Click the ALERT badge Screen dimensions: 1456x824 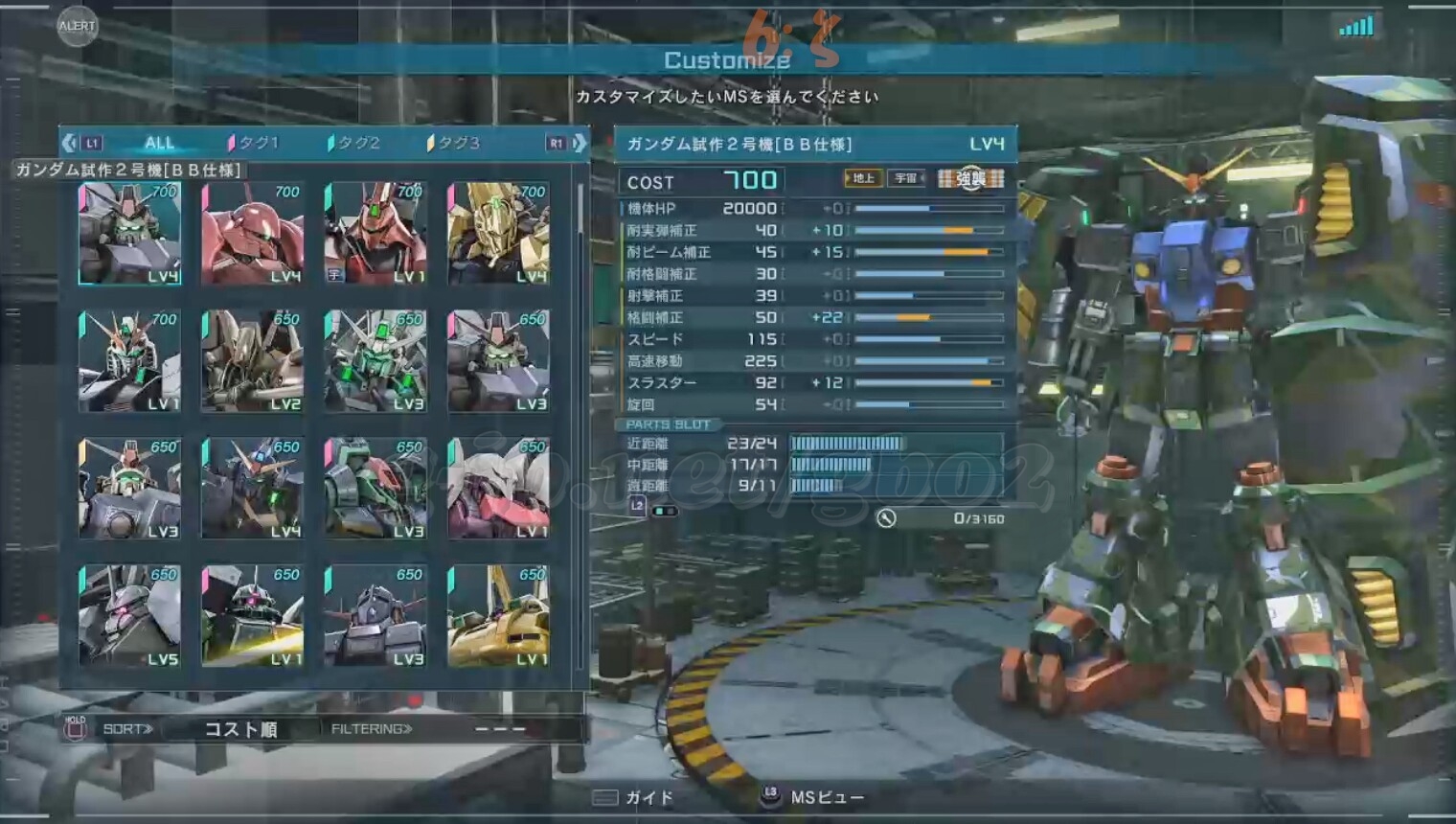pyautogui.click(x=77, y=26)
